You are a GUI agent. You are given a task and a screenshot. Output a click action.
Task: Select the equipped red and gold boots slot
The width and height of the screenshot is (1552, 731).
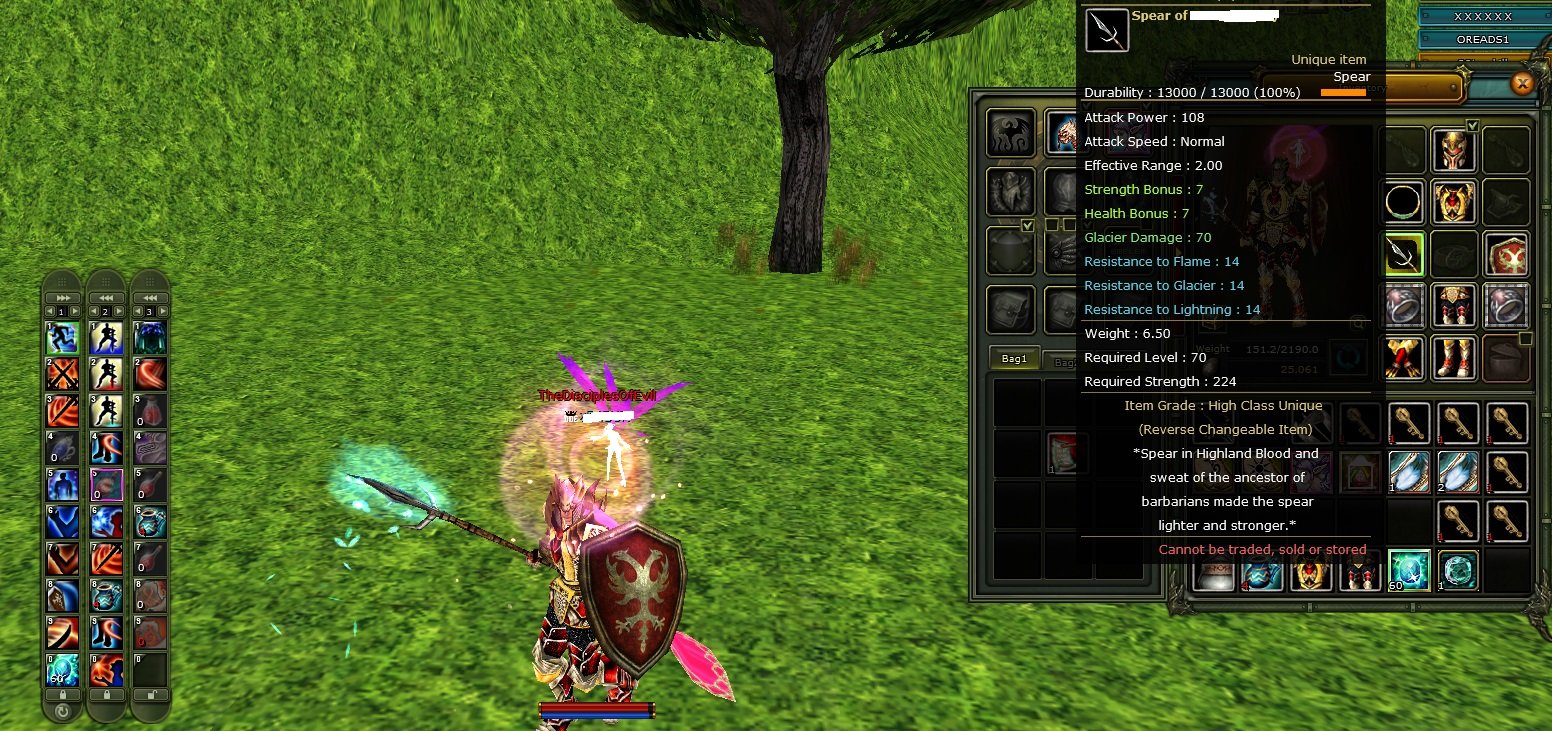1453,357
